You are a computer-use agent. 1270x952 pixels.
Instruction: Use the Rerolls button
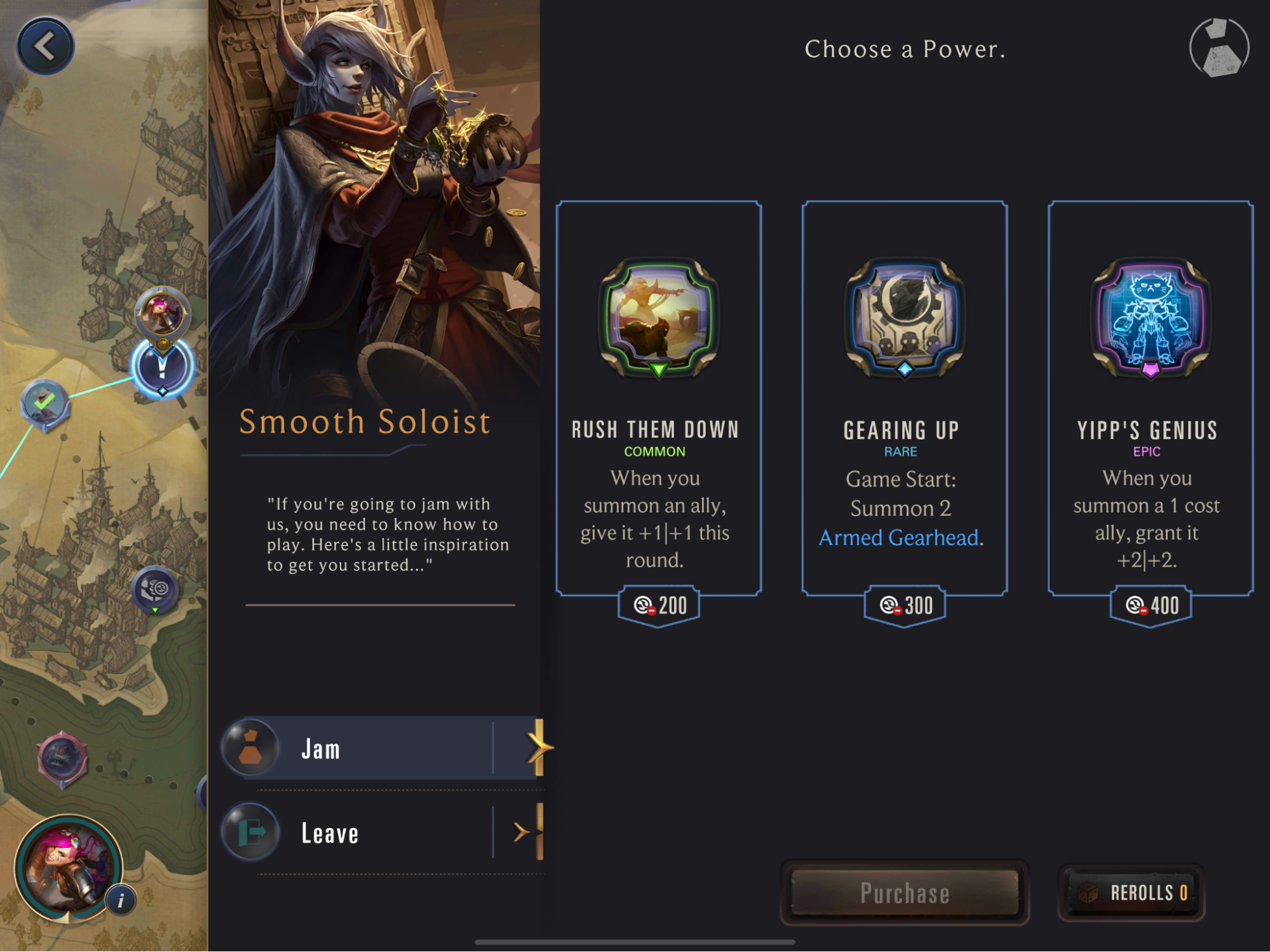pyautogui.click(x=1132, y=893)
